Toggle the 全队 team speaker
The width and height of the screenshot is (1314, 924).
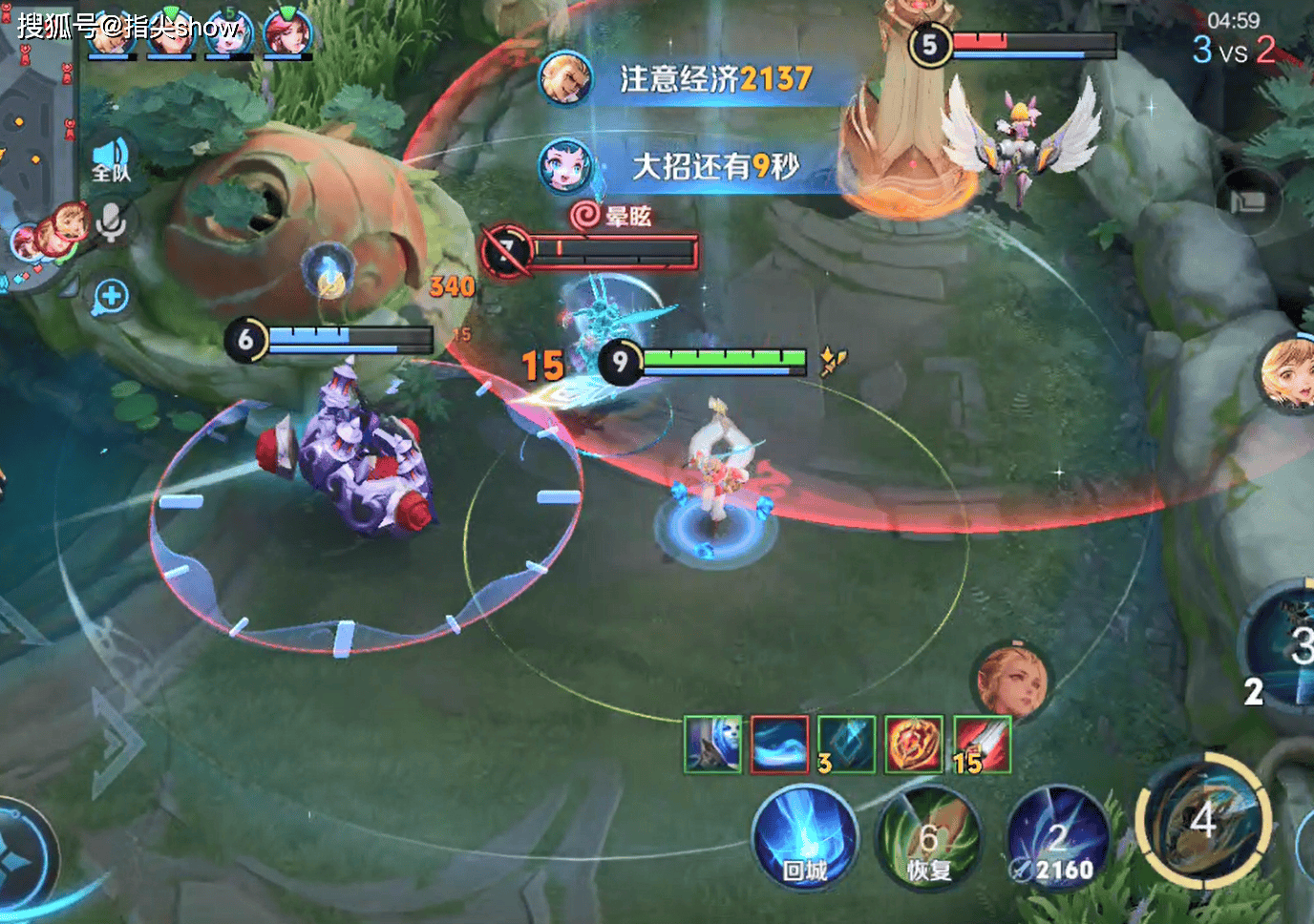pyautogui.click(x=111, y=159)
